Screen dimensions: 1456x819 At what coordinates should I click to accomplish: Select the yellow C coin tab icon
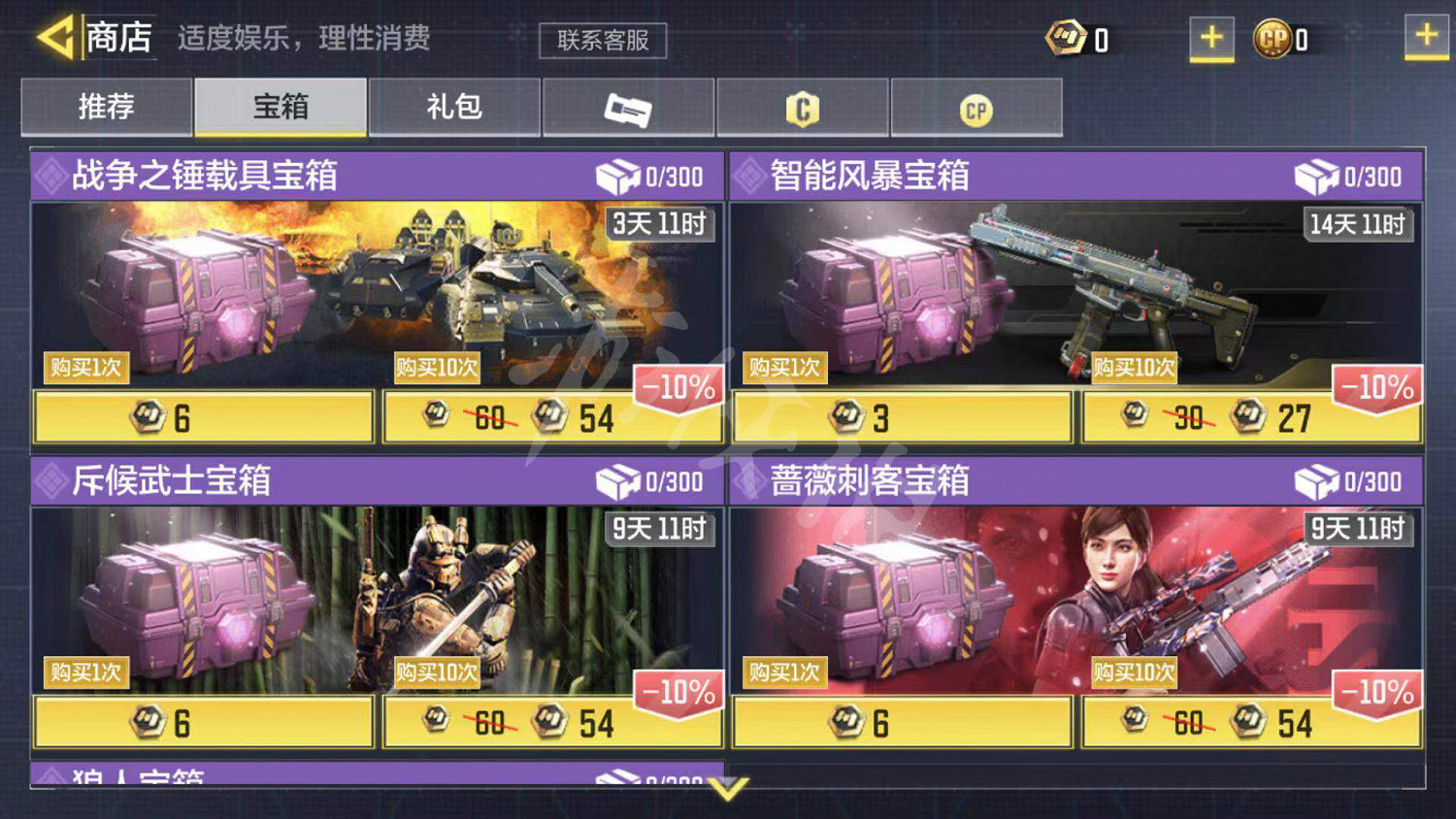point(803,108)
